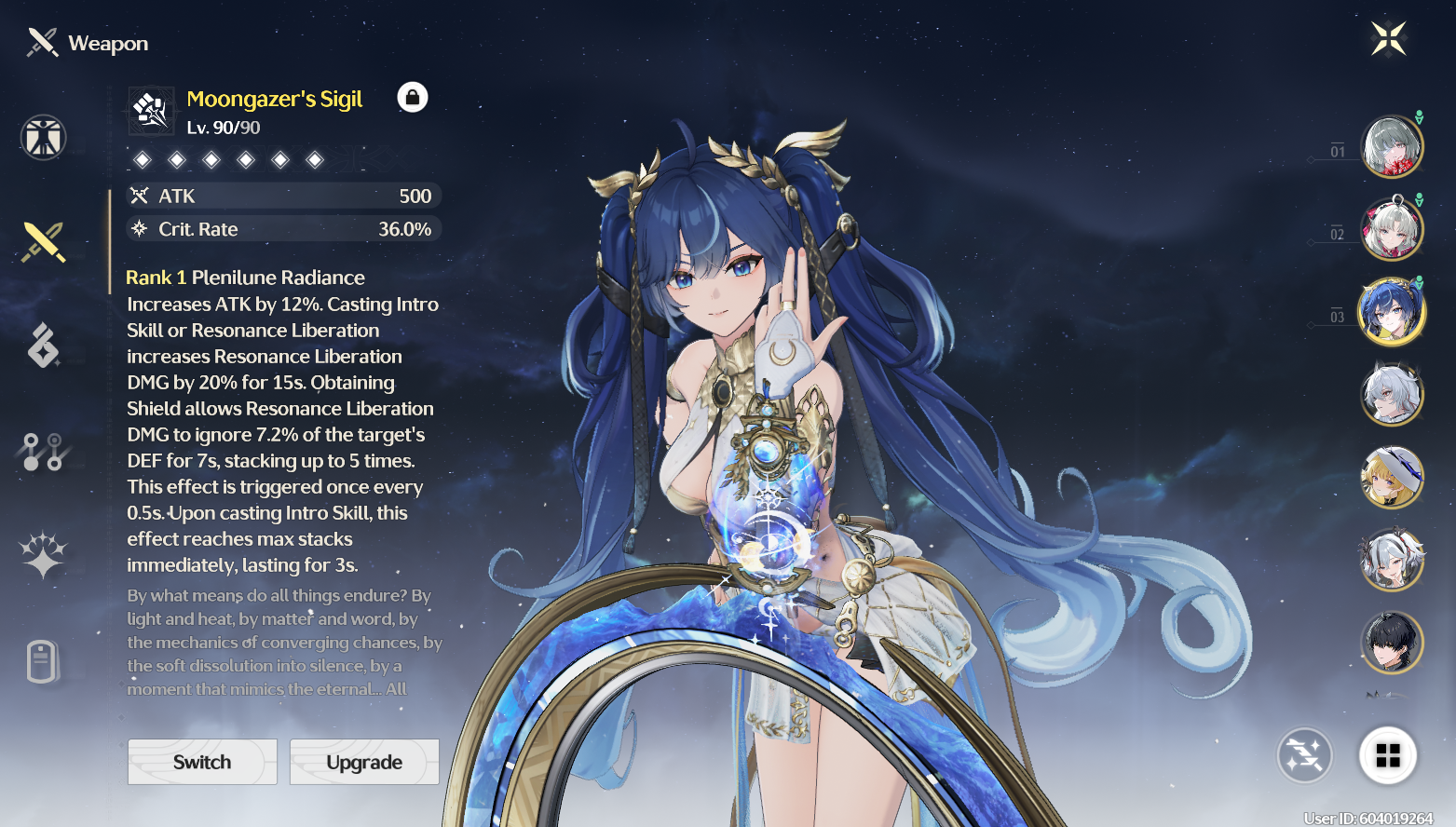Click the Crit. Rate 36.0% stat row
This screenshot has width=1456, height=827.
[x=284, y=229]
